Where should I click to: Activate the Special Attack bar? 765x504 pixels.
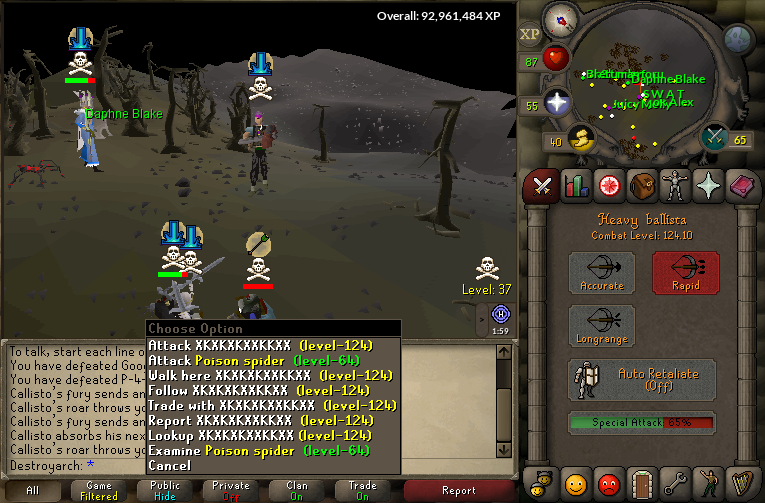pyautogui.click(x=641, y=423)
